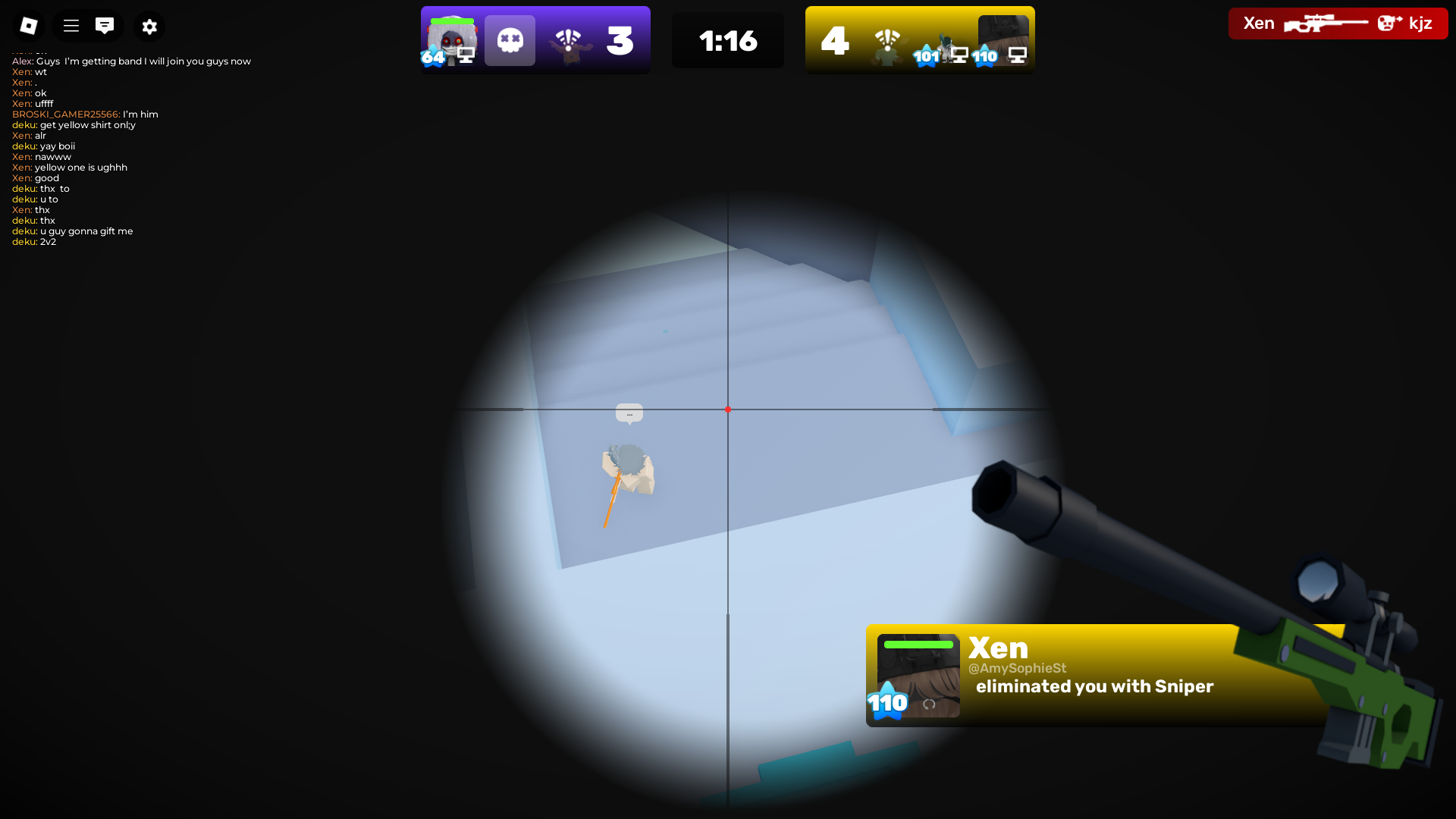1456x819 pixels.
Task: Select the @AmySophieSt username
Action: pyautogui.click(x=1016, y=669)
